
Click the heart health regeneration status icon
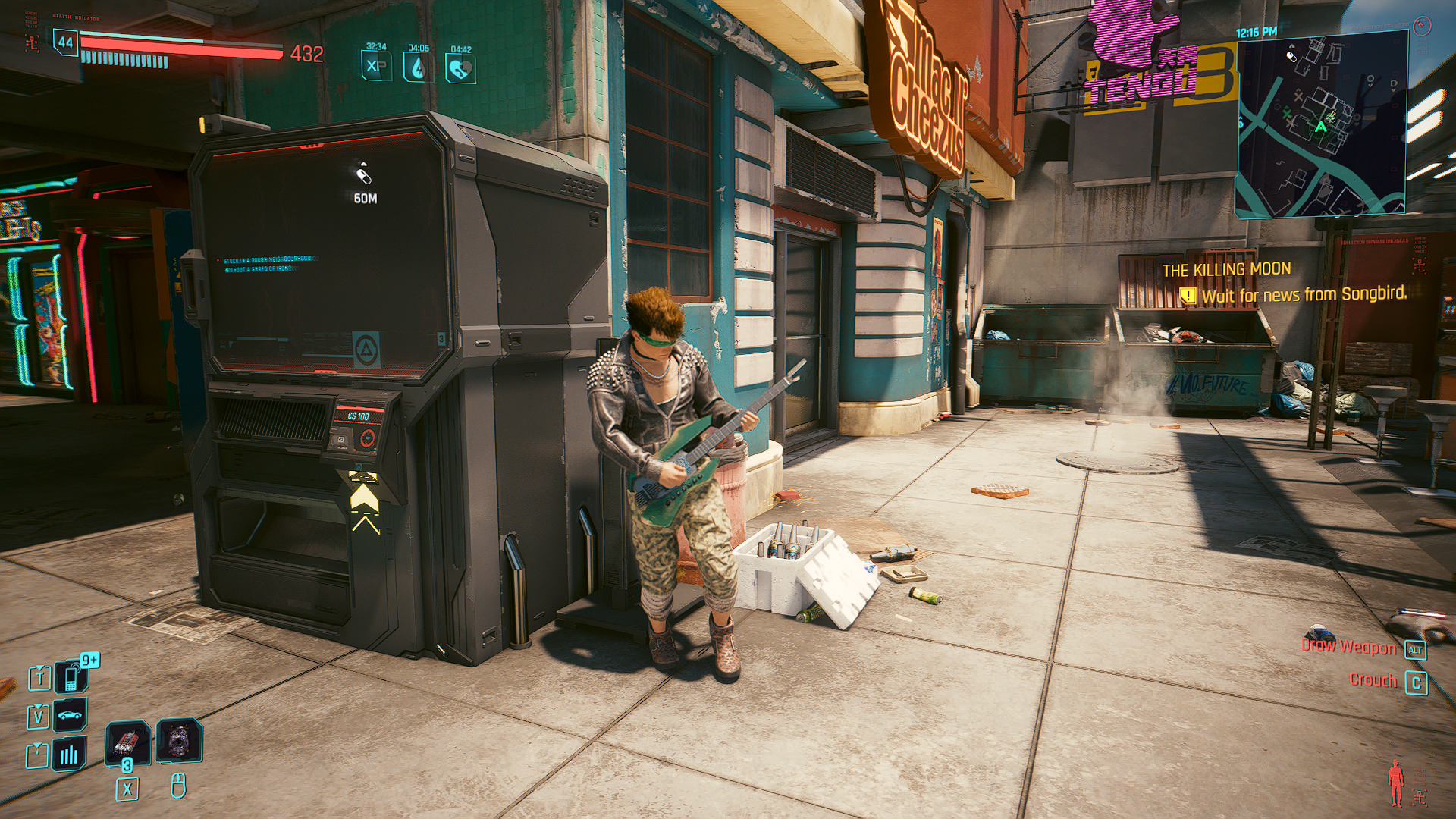point(460,68)
